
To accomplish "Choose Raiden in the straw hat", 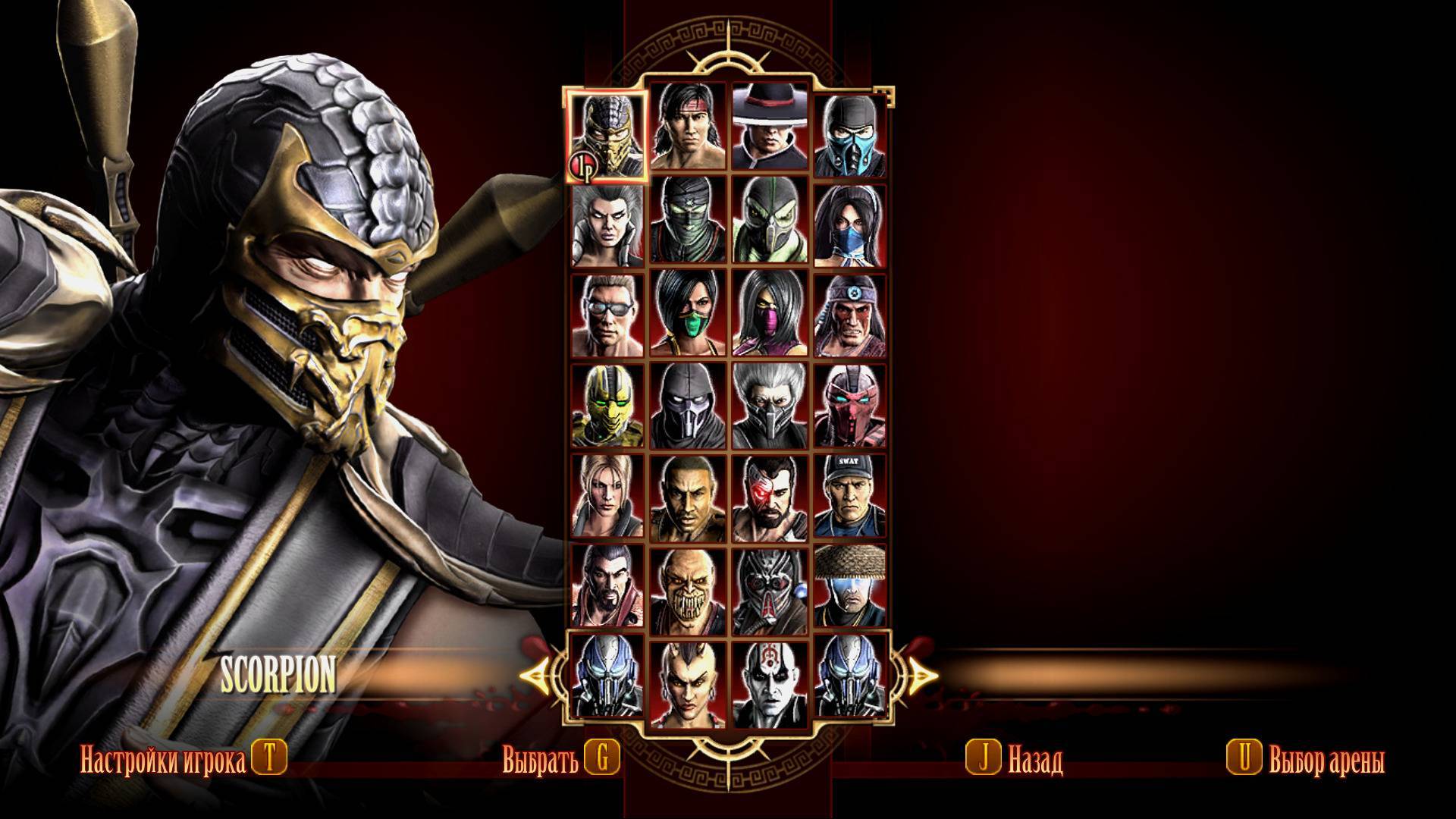I will [x=850, y=586].
